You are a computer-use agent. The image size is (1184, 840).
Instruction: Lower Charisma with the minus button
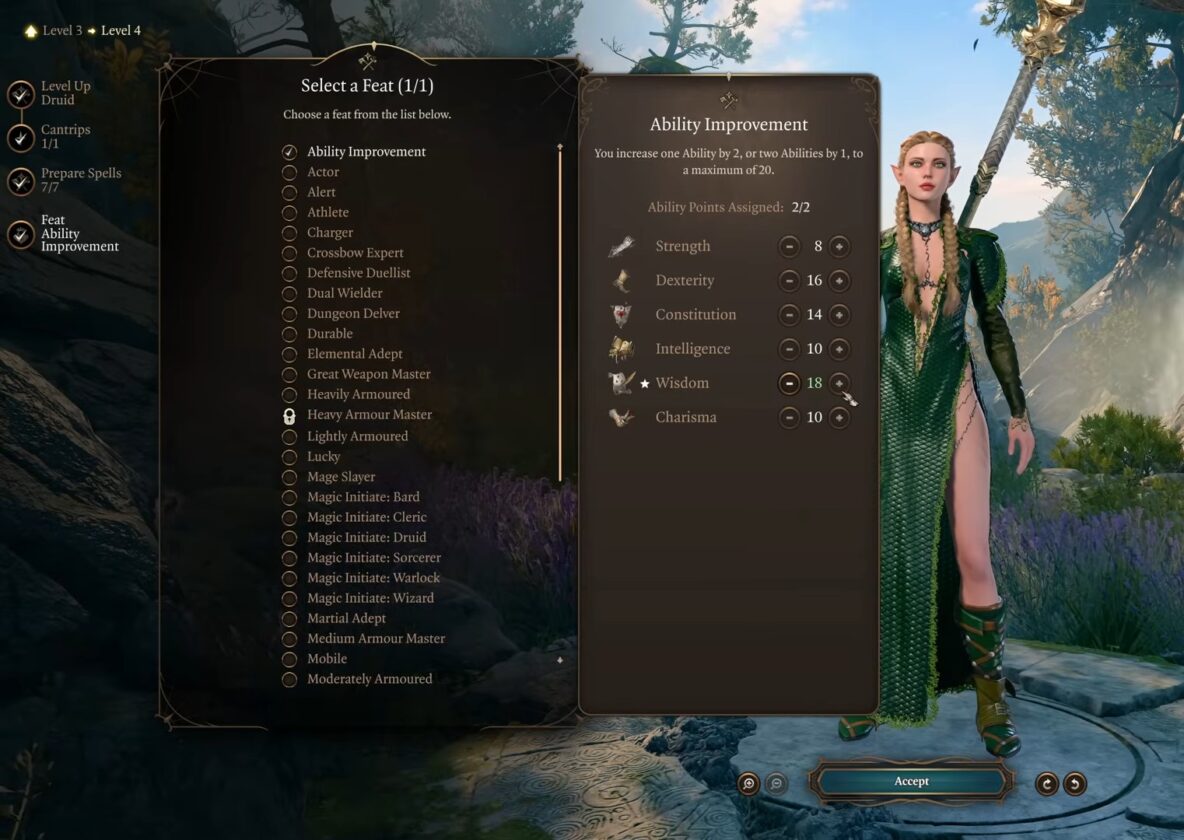pyautogui.click(x=789, y=417)
